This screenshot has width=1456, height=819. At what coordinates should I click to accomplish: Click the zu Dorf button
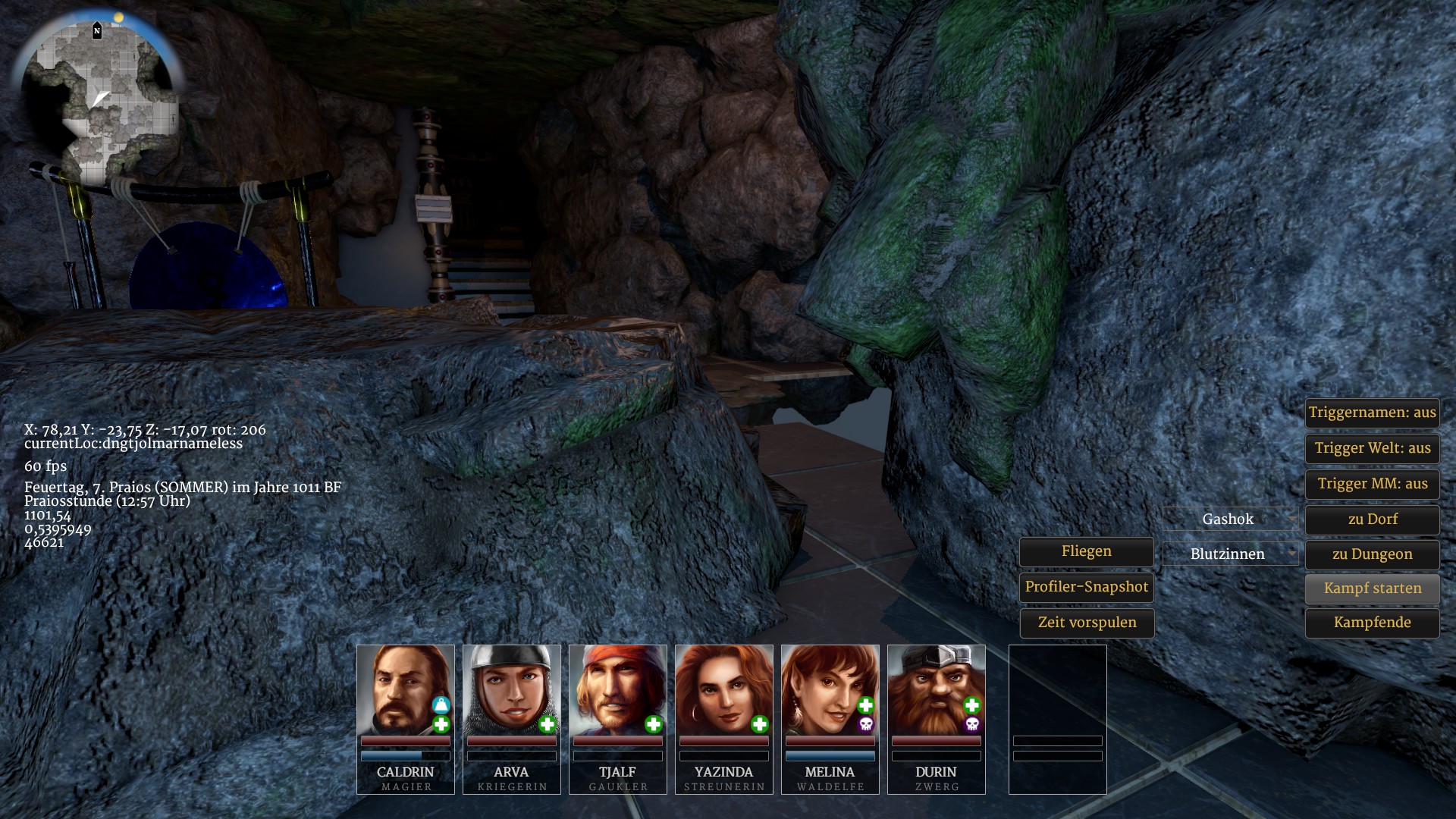click(1372, 519)
